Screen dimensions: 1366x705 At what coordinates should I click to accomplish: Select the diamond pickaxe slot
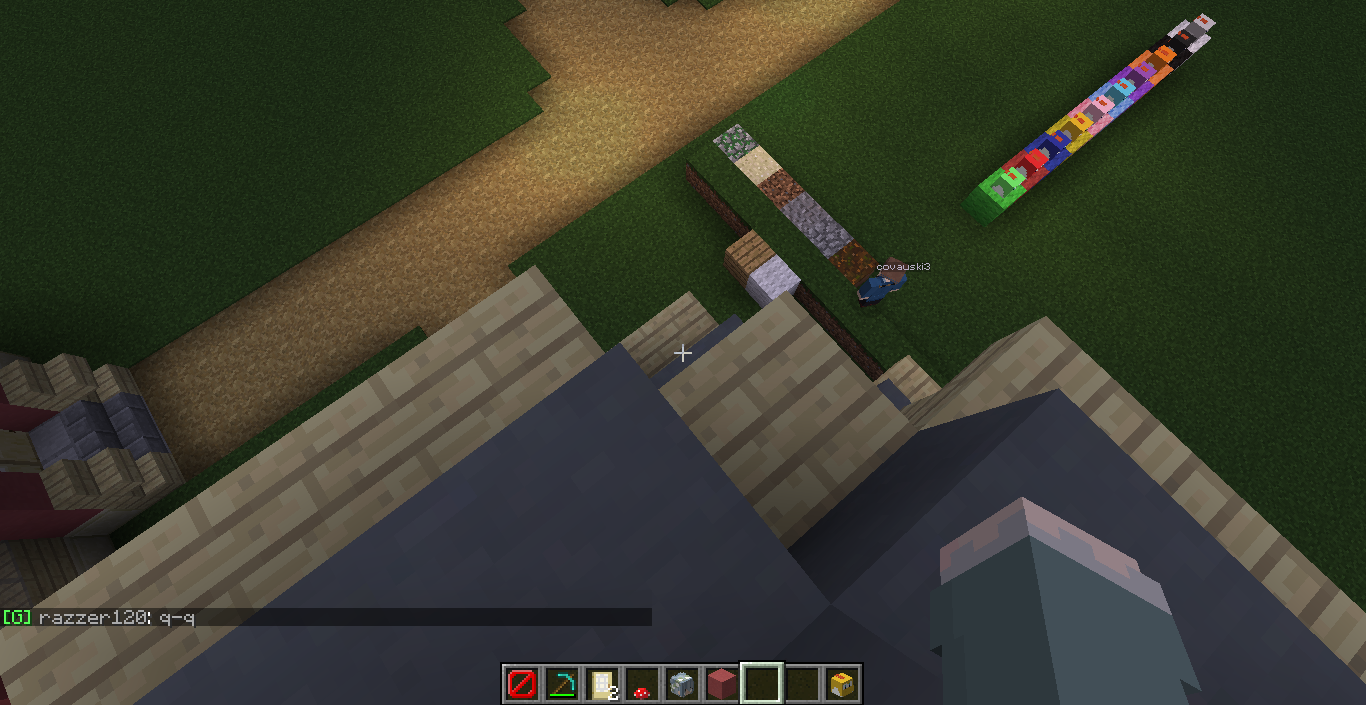click(561, 684)
